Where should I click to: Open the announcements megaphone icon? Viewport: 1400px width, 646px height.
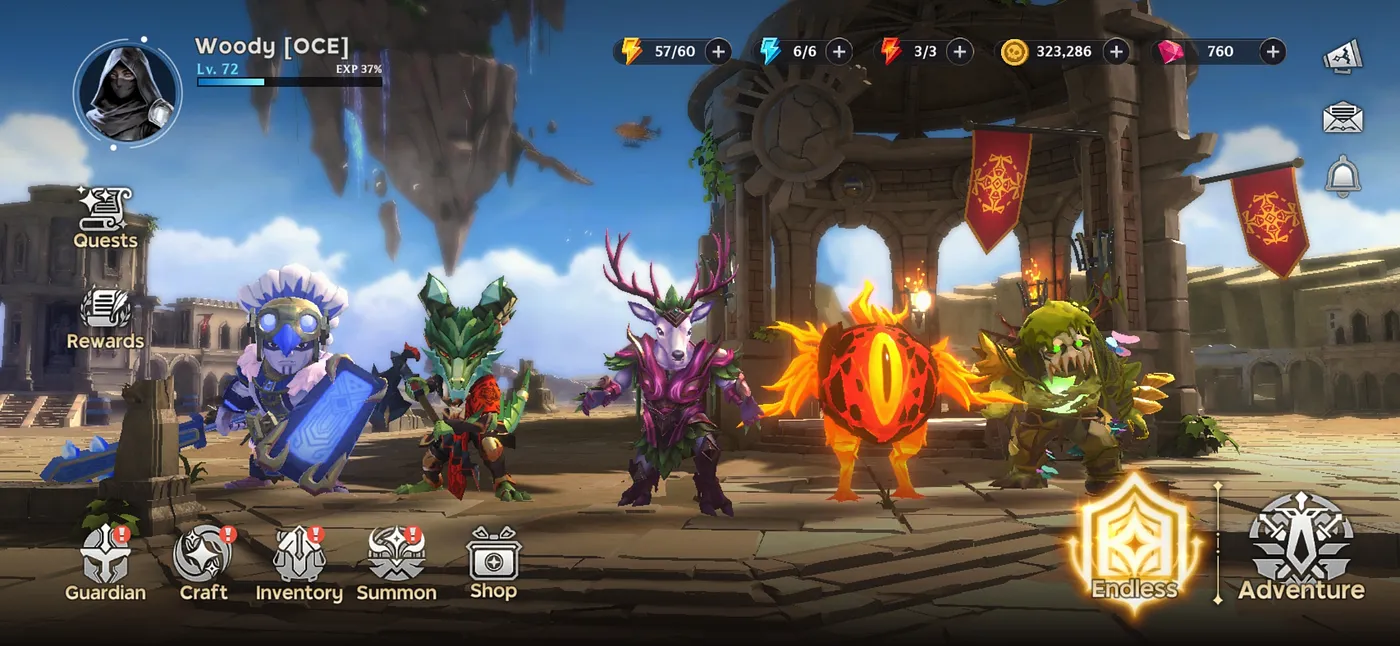click(x=1343, y=56)
